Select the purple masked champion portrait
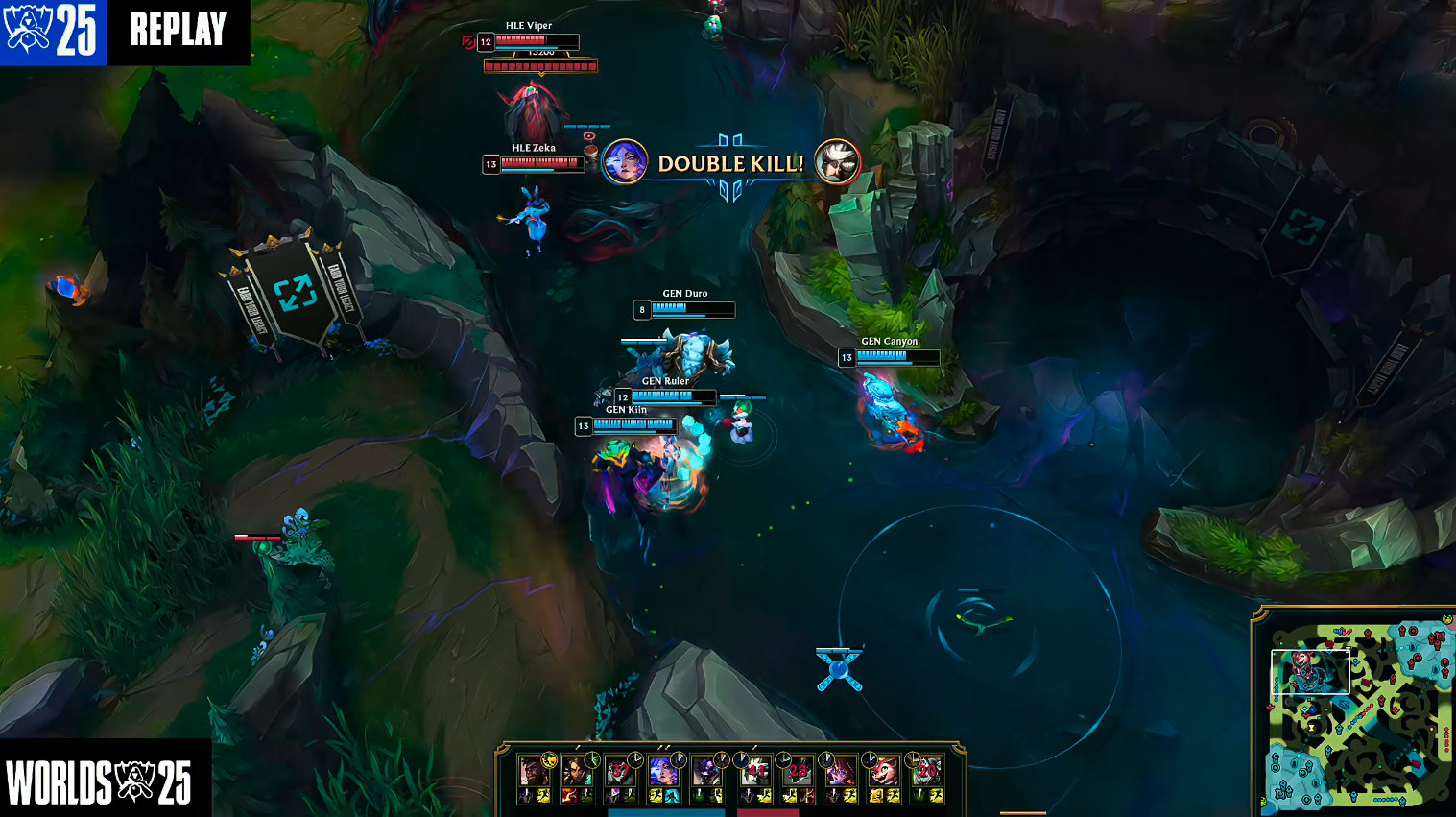The height and width of the screenshot is (817, 1456). pyautogui.click(x=705, y=771)
